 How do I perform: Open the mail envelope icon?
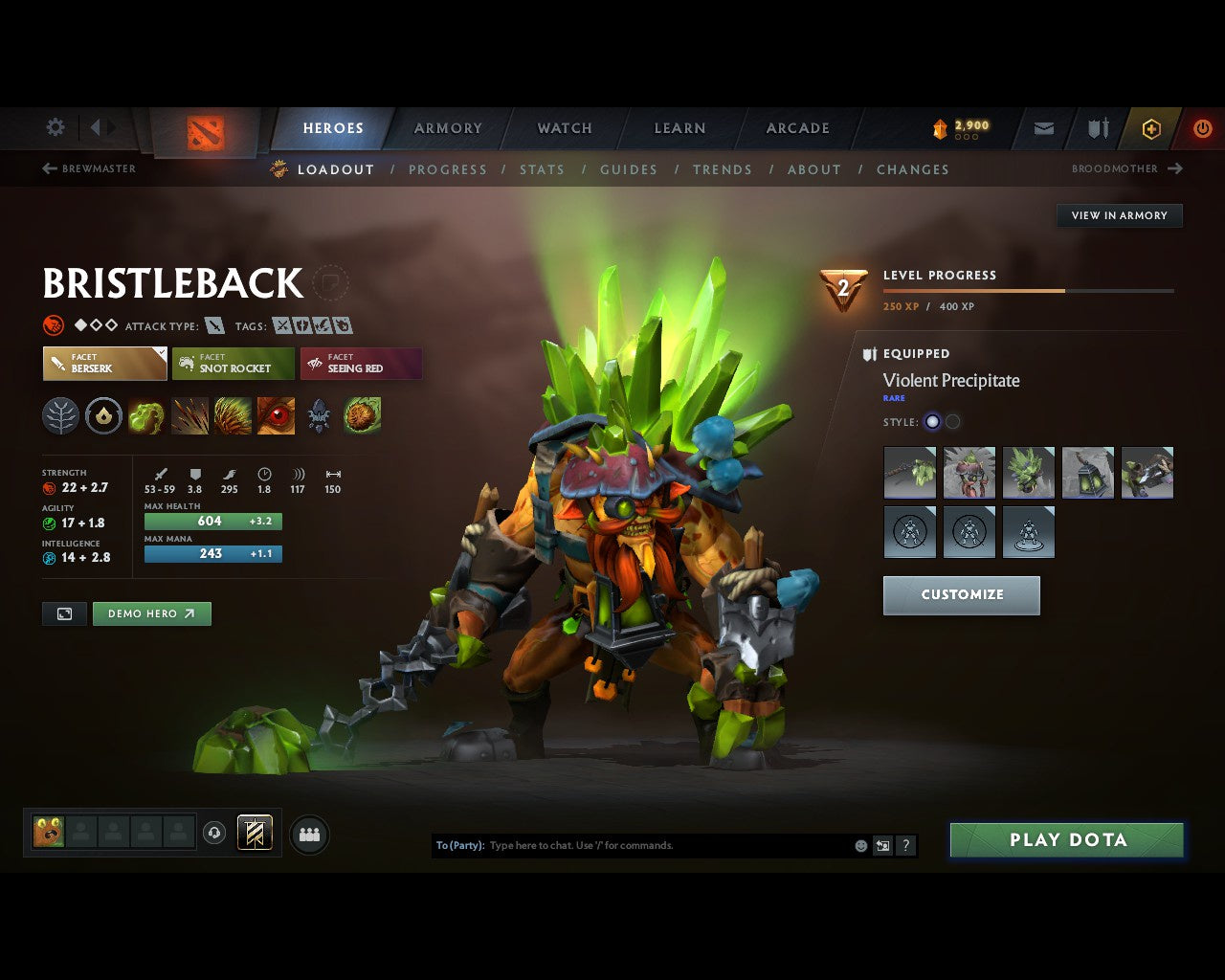[x=1044, y=128]
